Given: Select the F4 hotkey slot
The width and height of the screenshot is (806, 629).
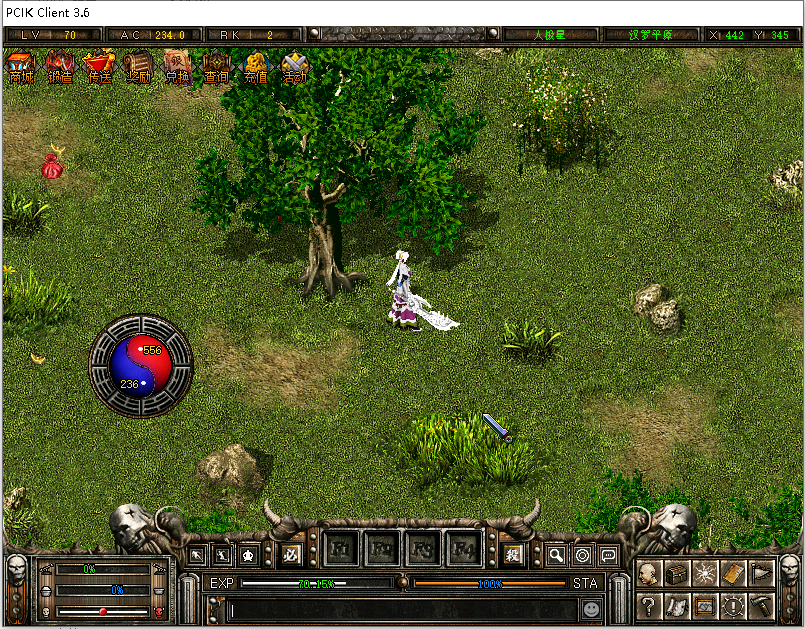Looking at the screenshot, I should (x=464, y=549).
